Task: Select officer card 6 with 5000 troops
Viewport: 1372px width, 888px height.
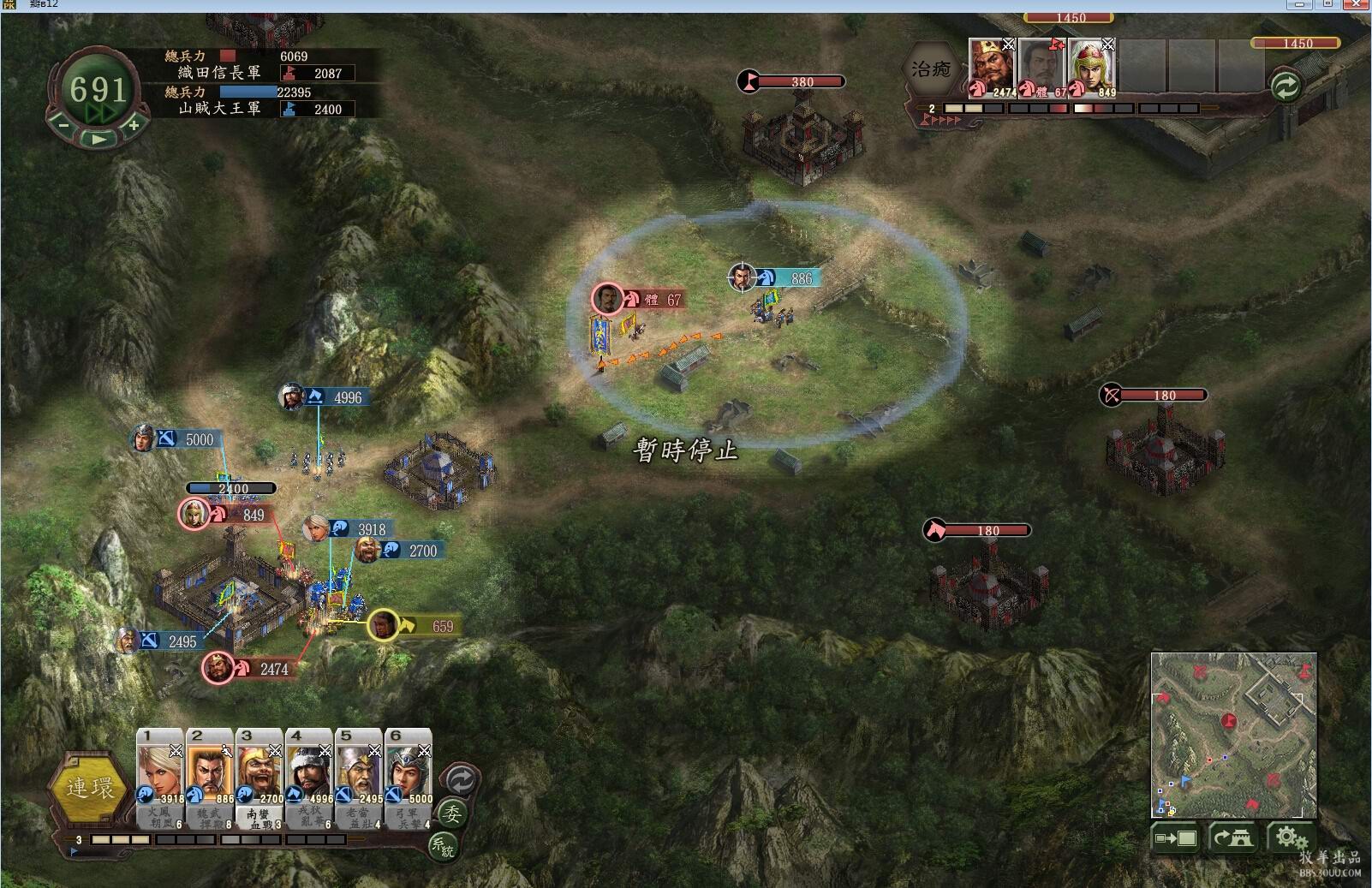Action: click(409, 778)
